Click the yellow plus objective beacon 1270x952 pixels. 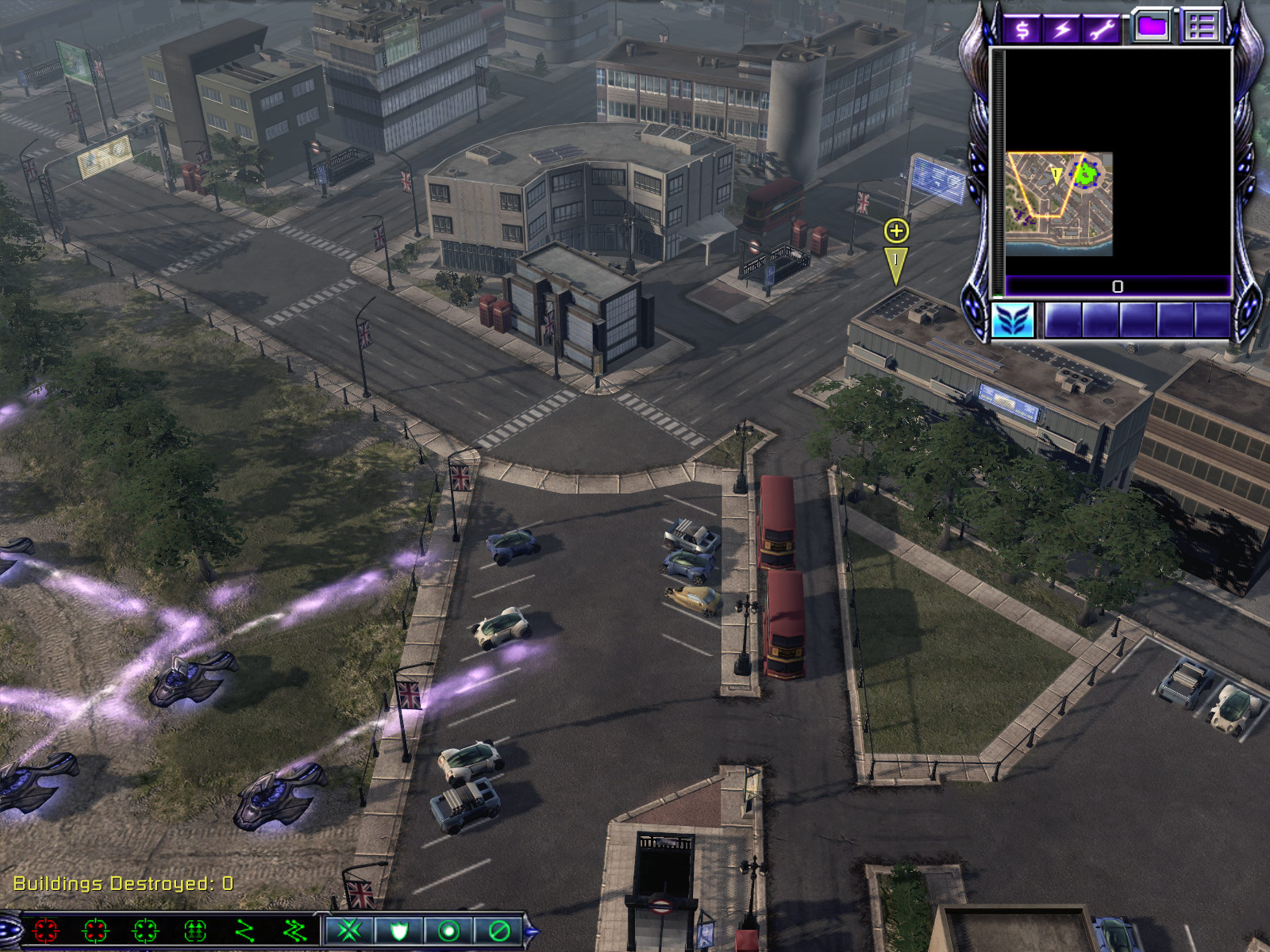click(896, 231)
